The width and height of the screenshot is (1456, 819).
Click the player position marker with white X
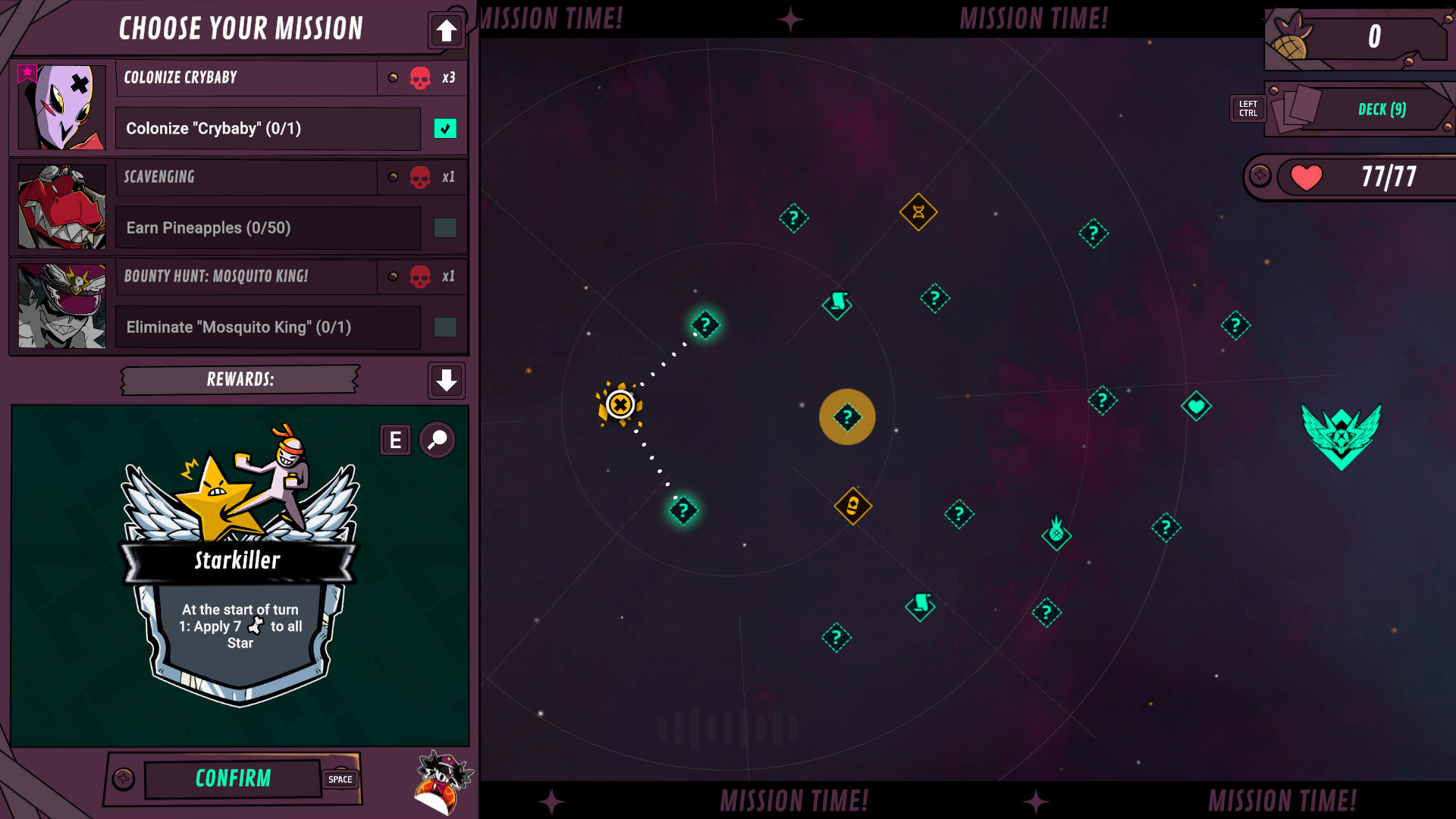(620, 404)
